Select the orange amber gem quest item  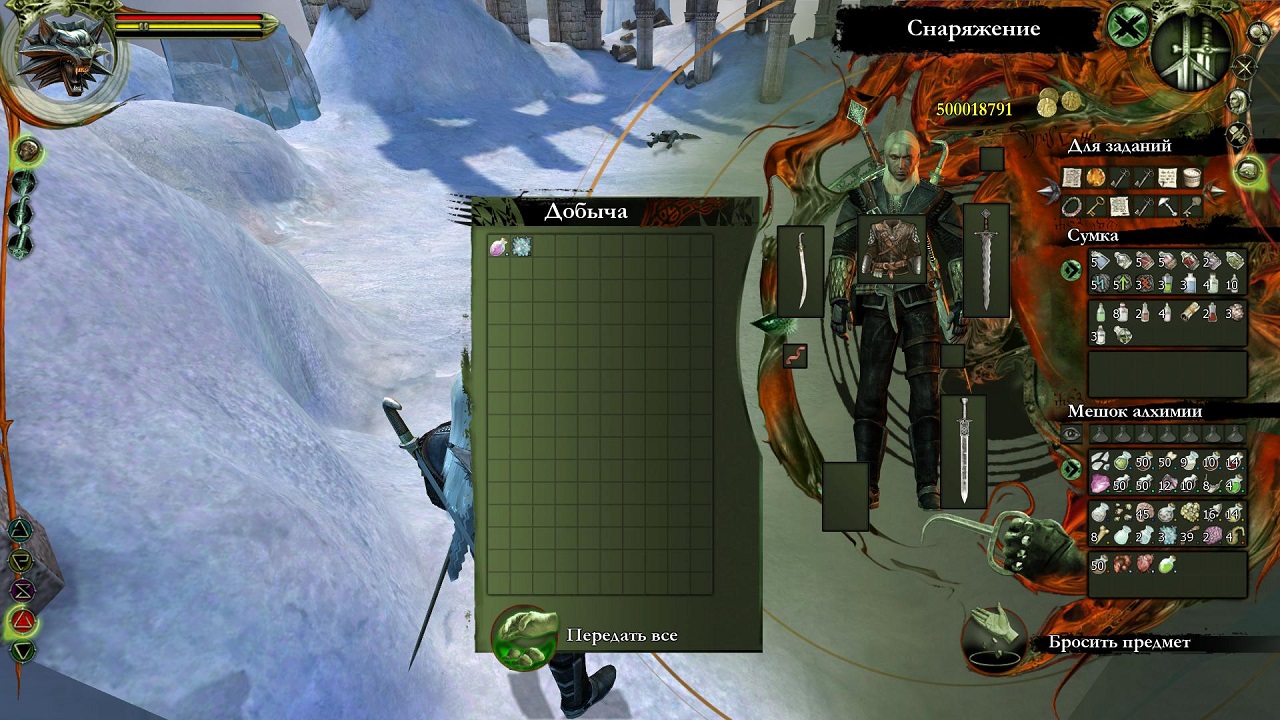(x=1096, y=178)
